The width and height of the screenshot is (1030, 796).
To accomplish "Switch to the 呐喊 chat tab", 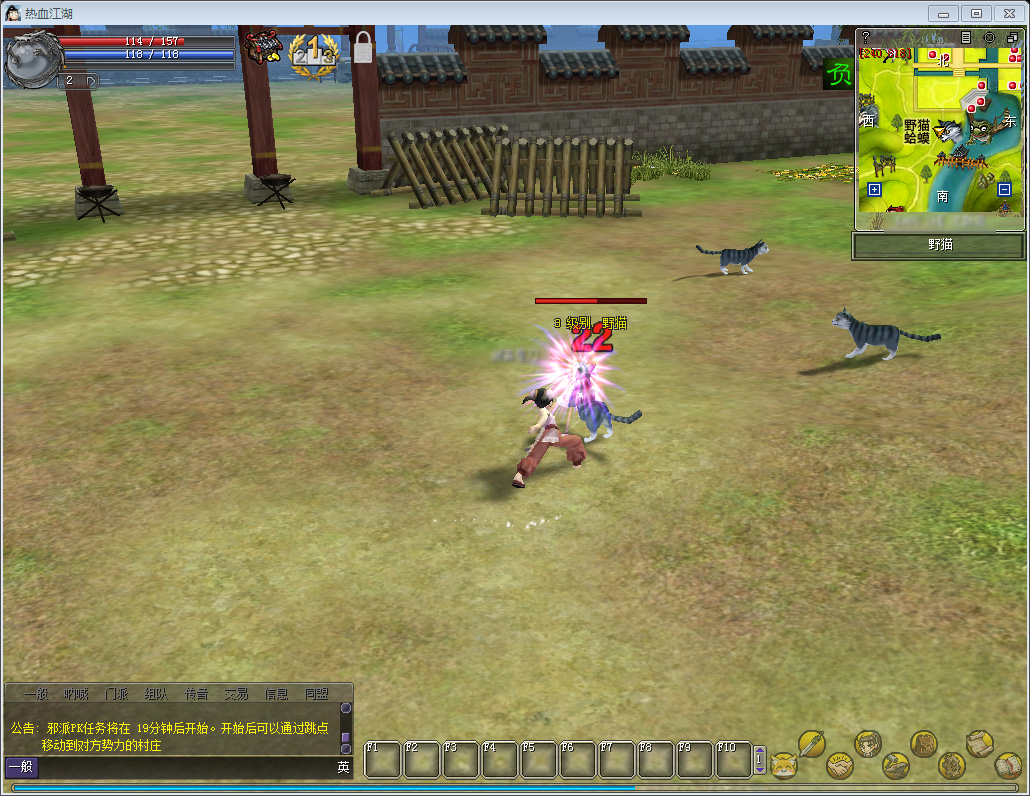I will pos(76,694).
